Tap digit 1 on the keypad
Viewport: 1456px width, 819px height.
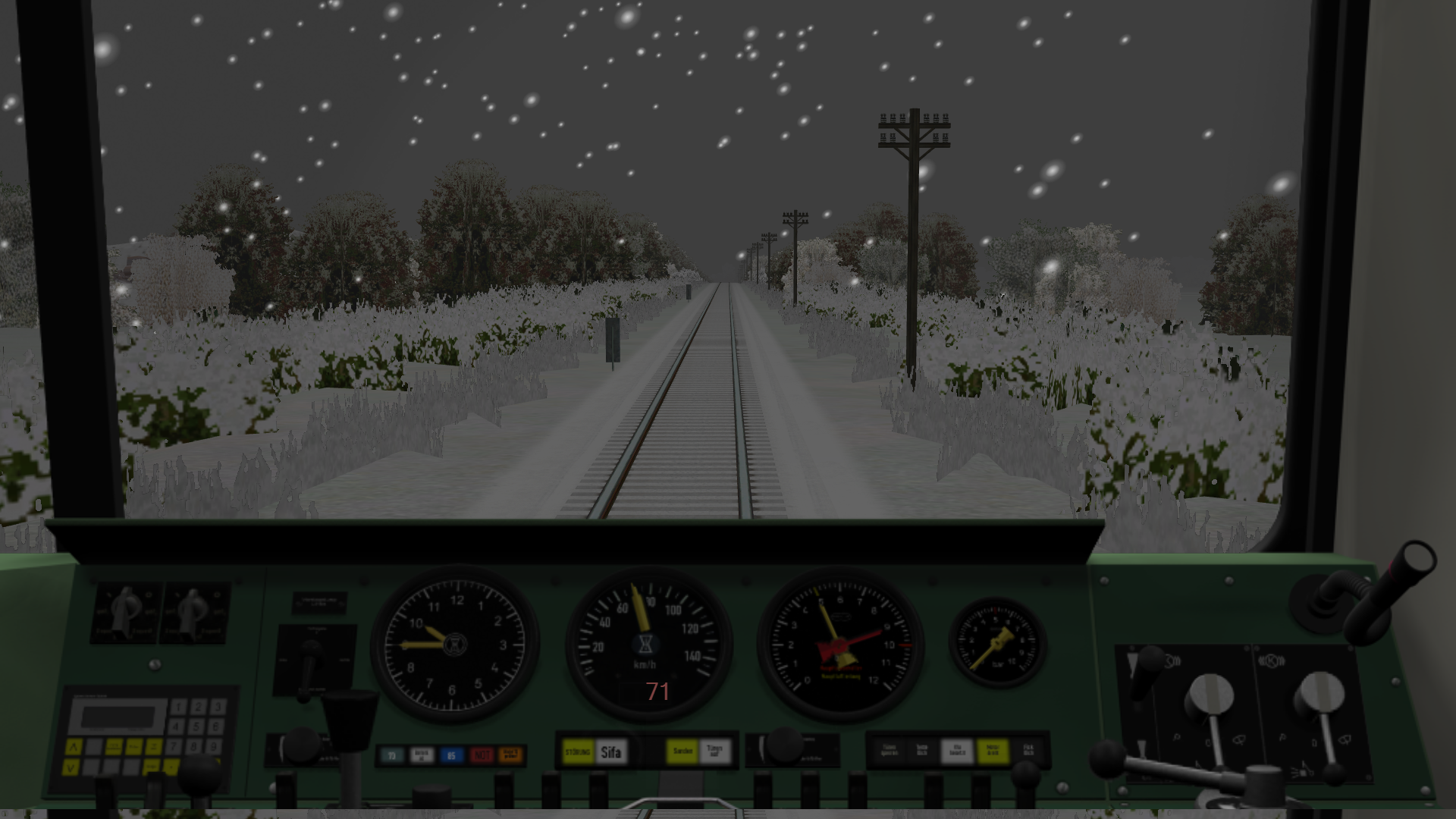coord(178,708)
